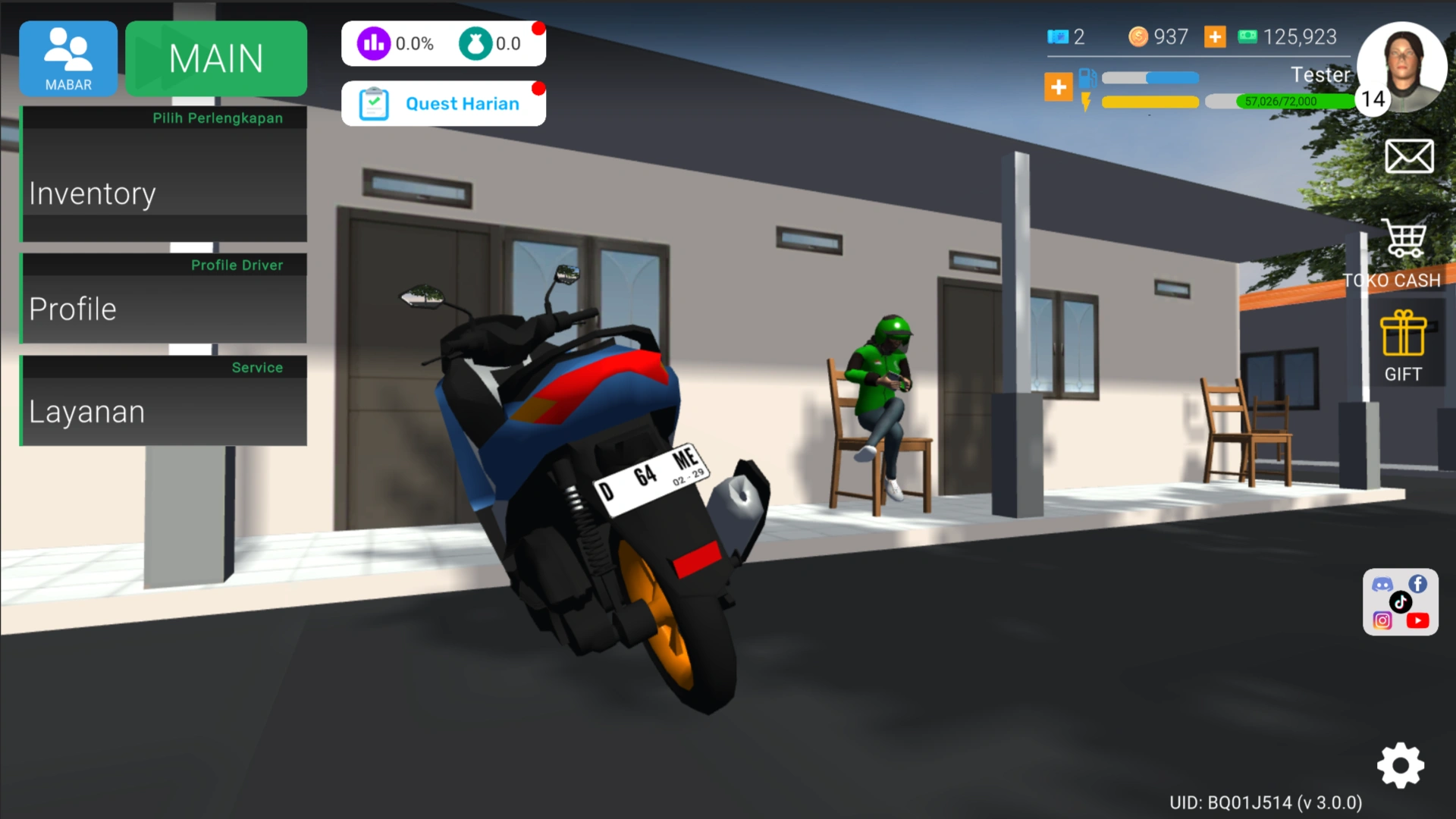Click the XP progress bar 57,026/72,000
Image resolution: width=1456 pixels, height=819 pixels.
point(1282,101)
